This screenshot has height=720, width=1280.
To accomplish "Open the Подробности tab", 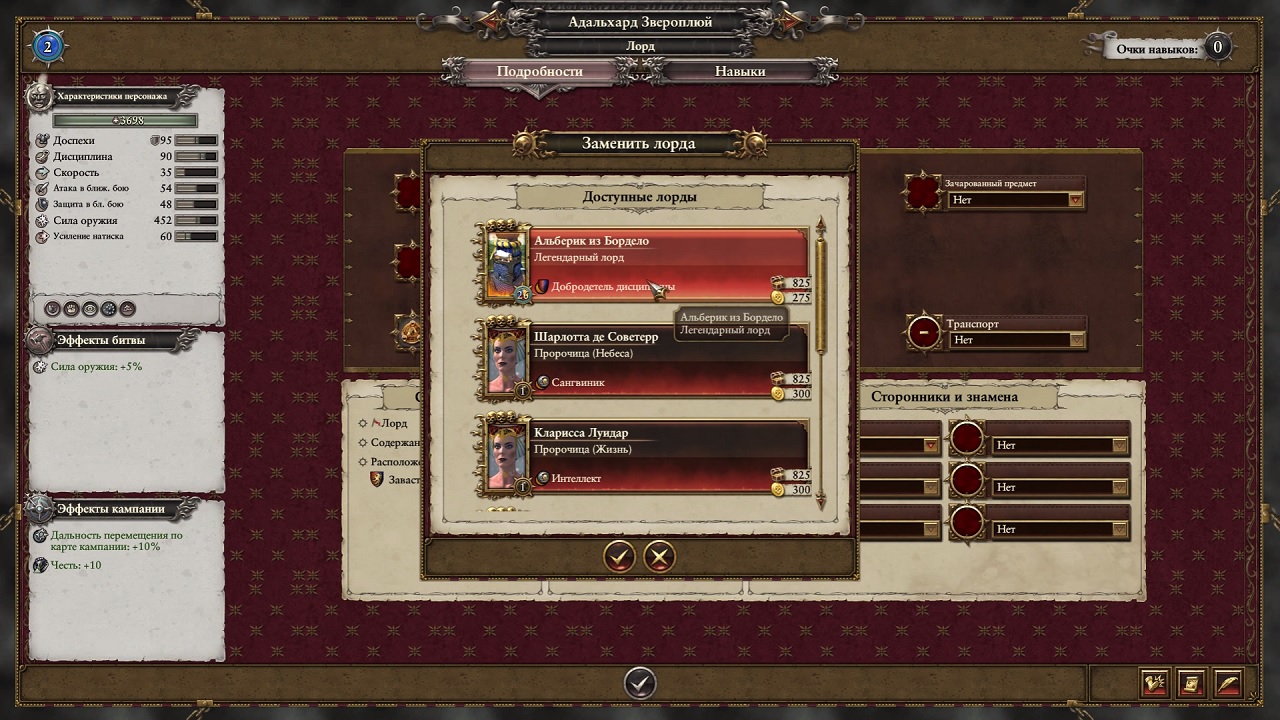I will pyautogui.click(x=540, y=71).
